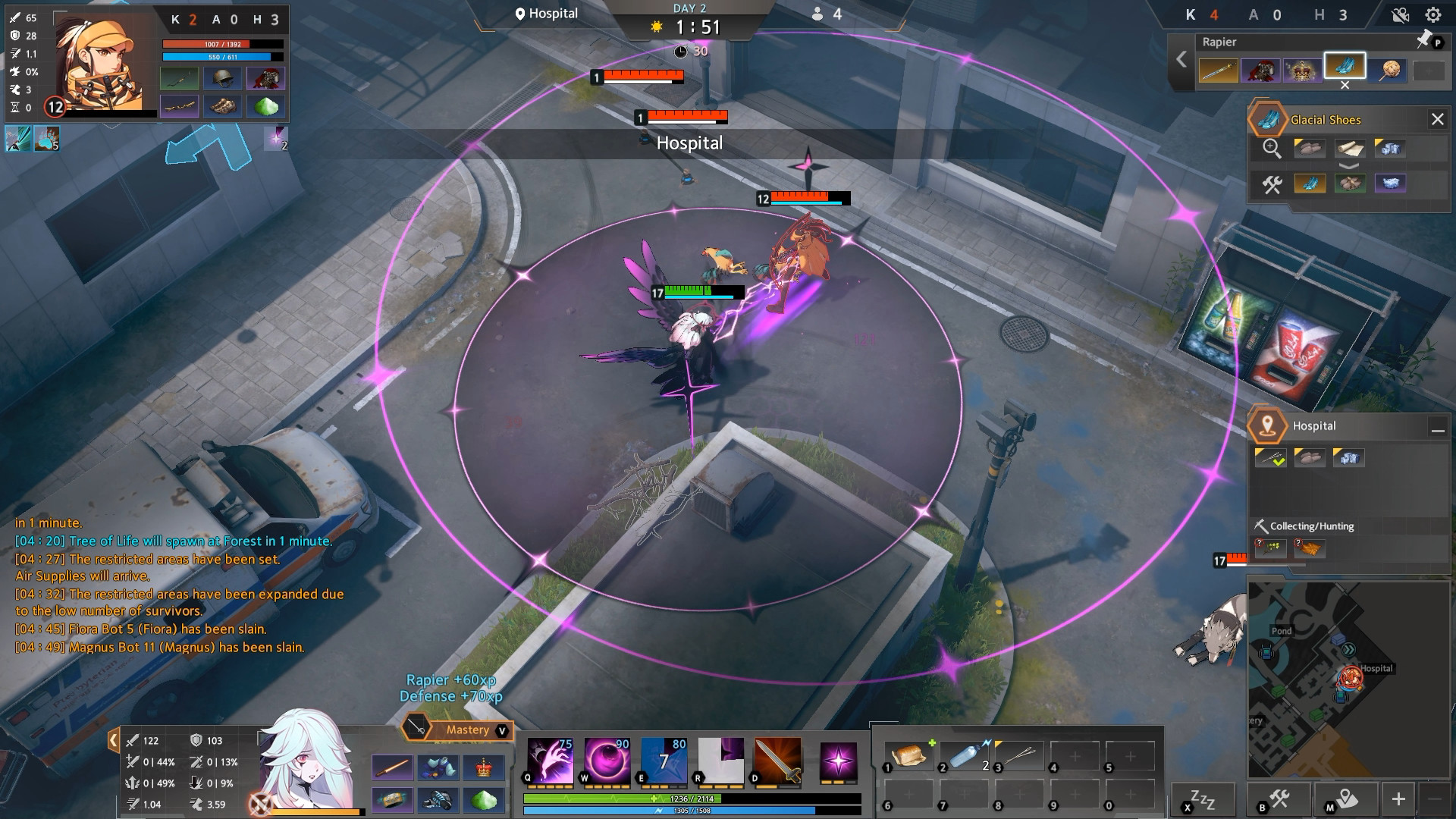Open the settings gear menu
The image size is (1456, 819).
tap(1432, 15)
